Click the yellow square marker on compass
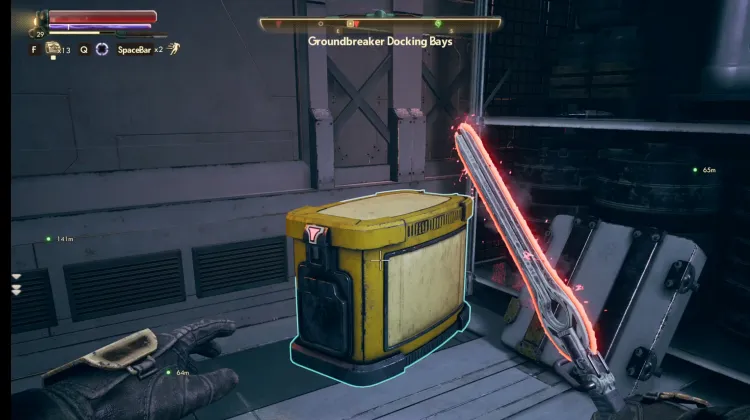This screenshot has height=420, width=750. [351, 22]
